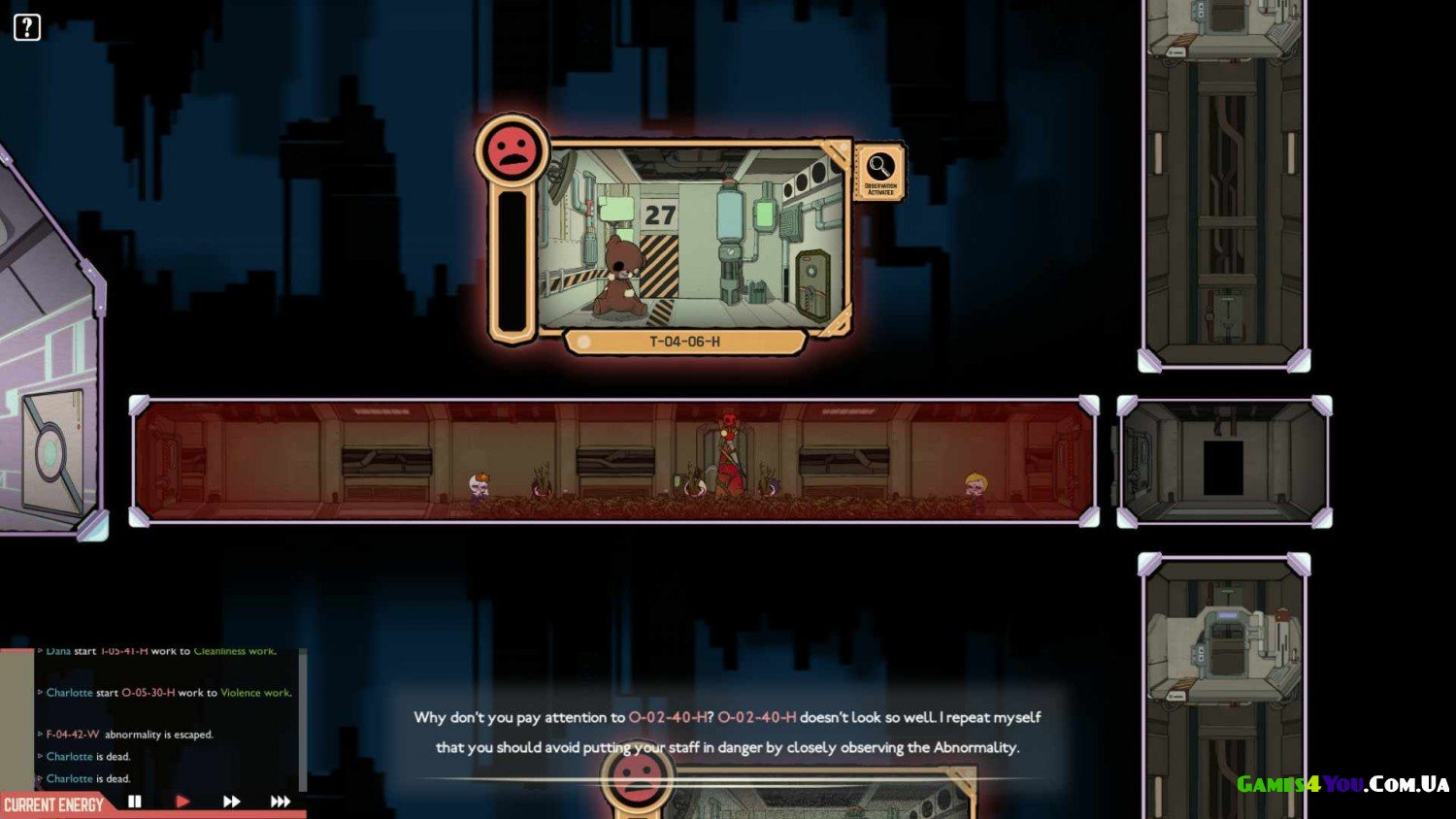The height and width of the screenshot is (819, 1456).
Task: Set double fast-forward speed
Action: click(x=231, y=802)
